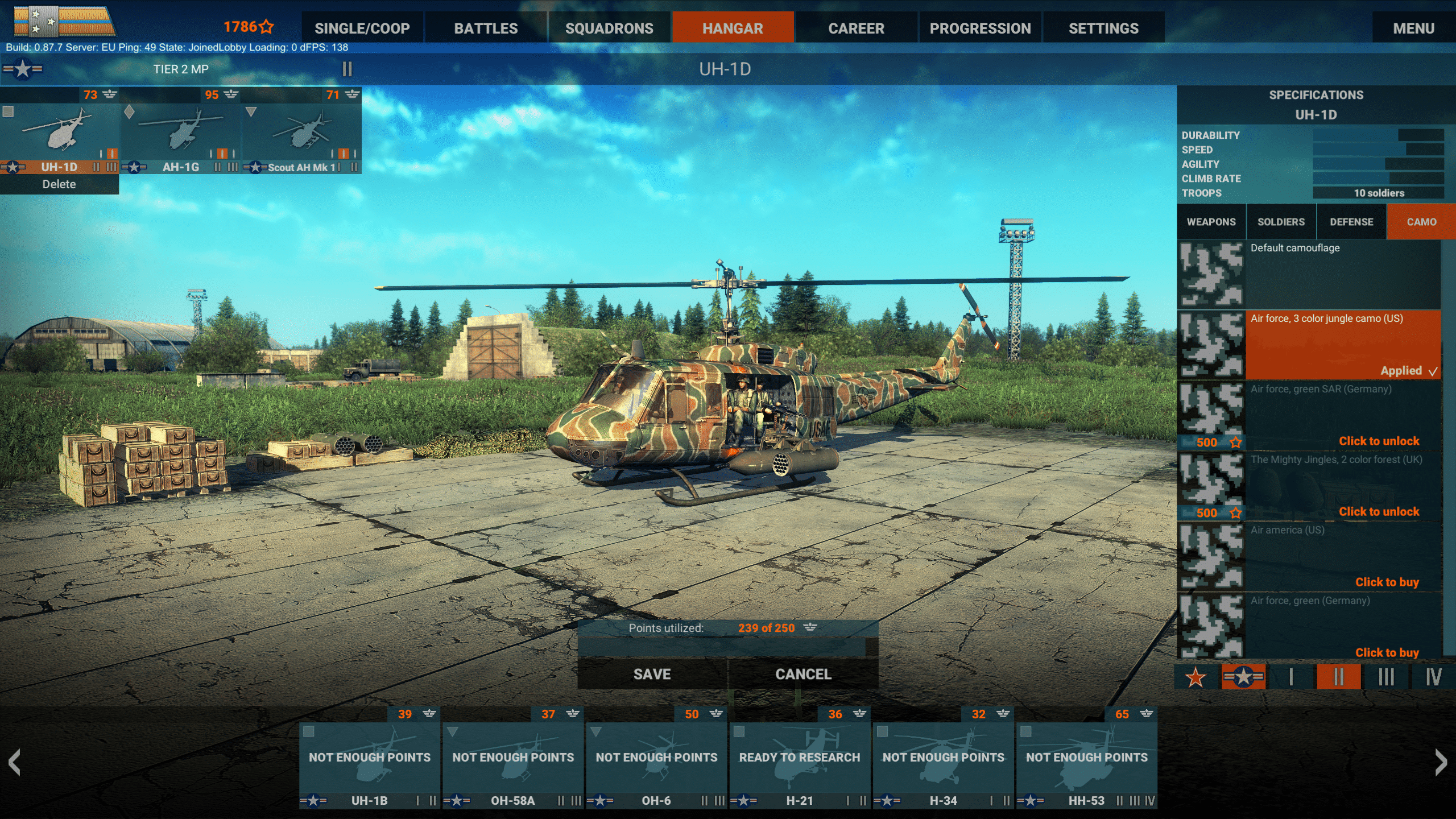This screenshot has width=1456, height=819.
Task: Cancel the loadout changes
Action: (803, 674)
